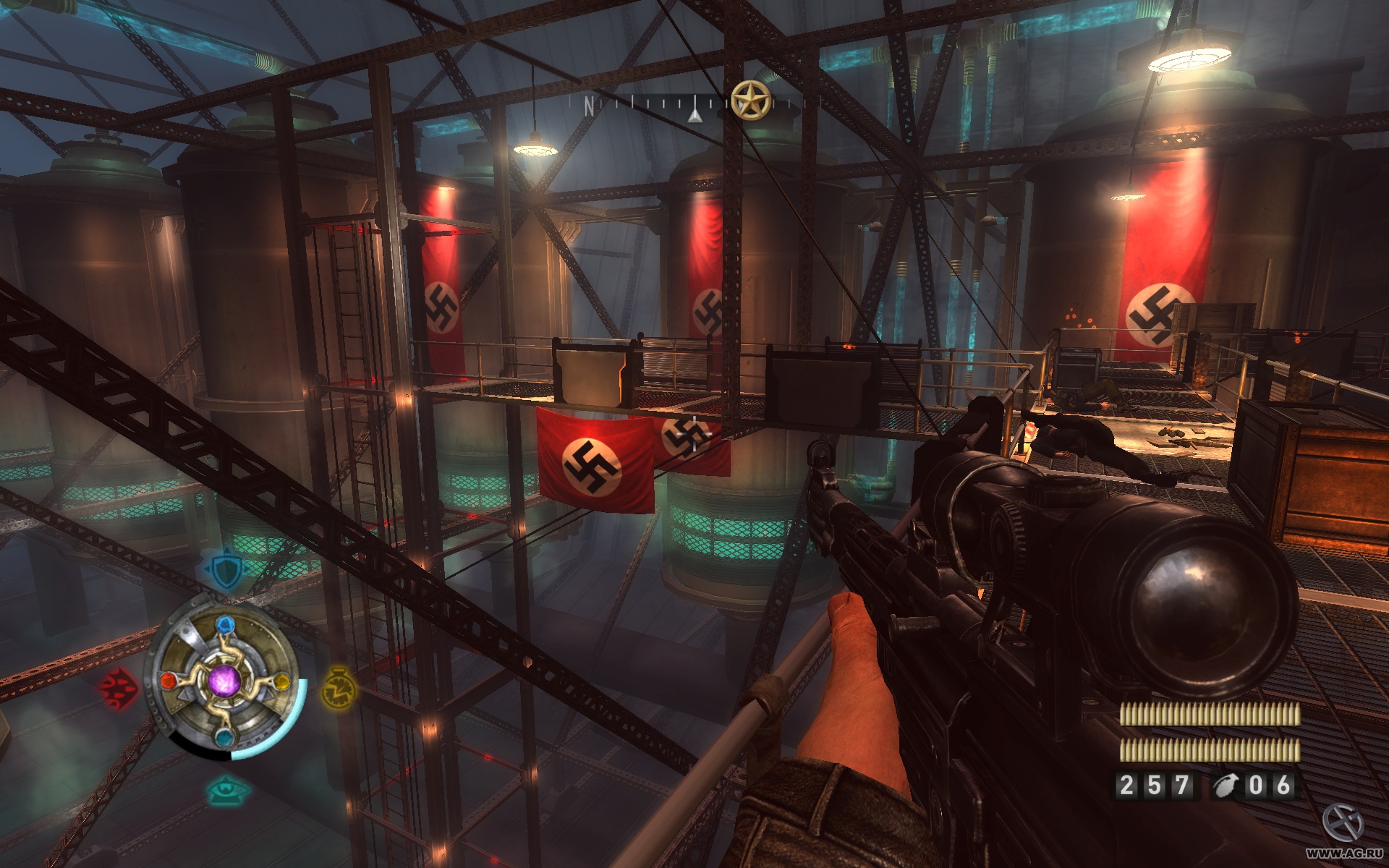Activate the yellow stopwatch Mire power
Viewport: 1389px width, 868px height.
tap(336, 687)
